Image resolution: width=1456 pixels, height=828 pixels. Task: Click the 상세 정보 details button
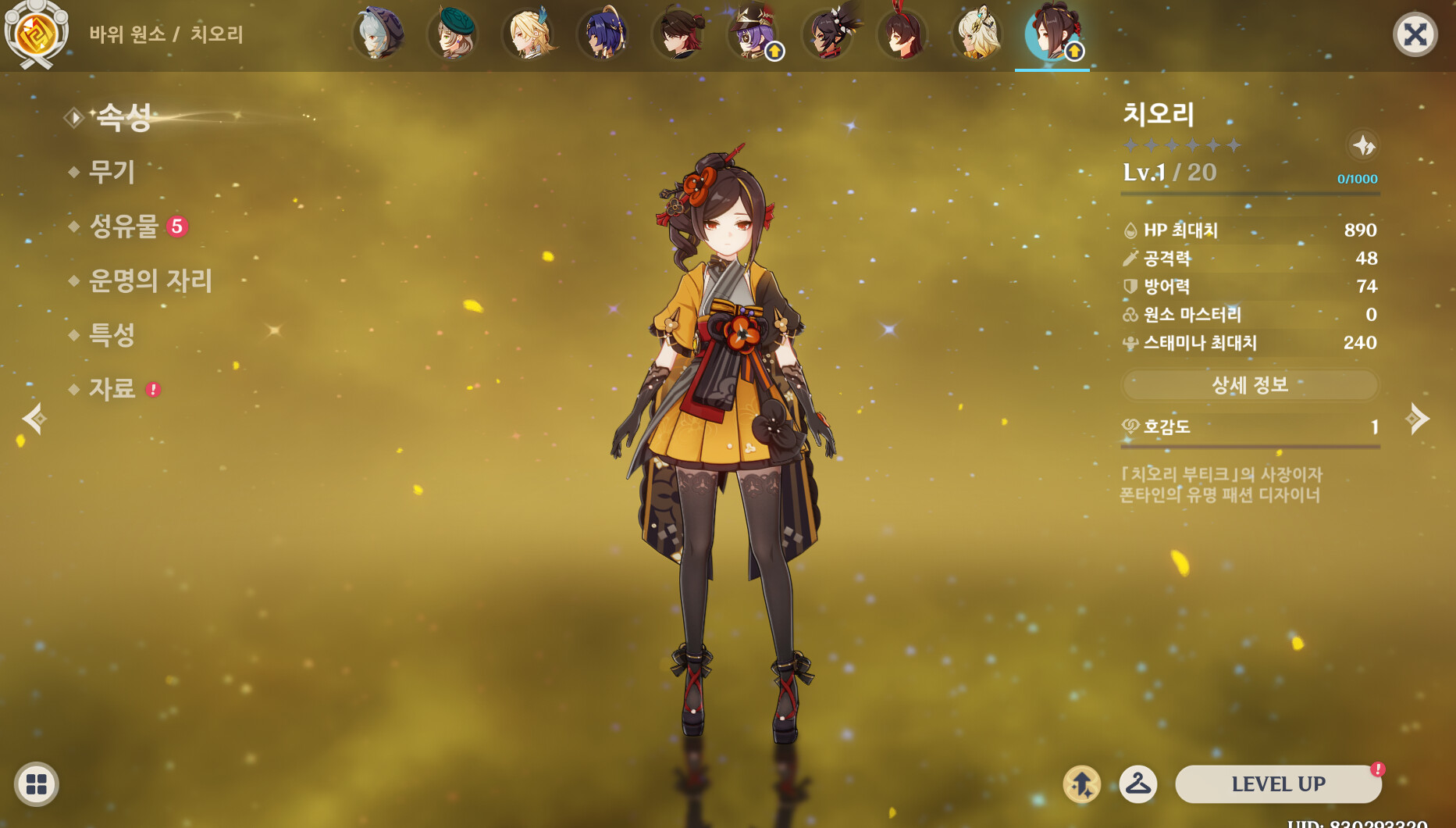1249,384
